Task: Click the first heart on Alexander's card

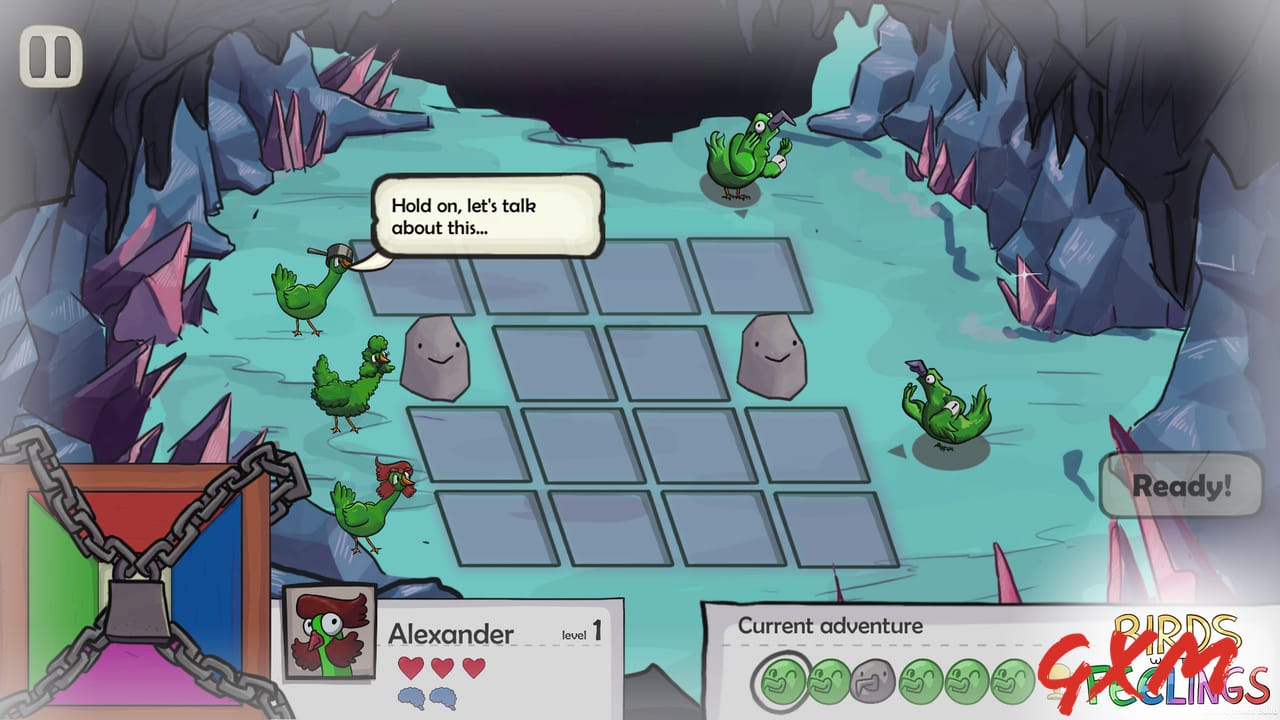Action: click(x=410, y=667)
